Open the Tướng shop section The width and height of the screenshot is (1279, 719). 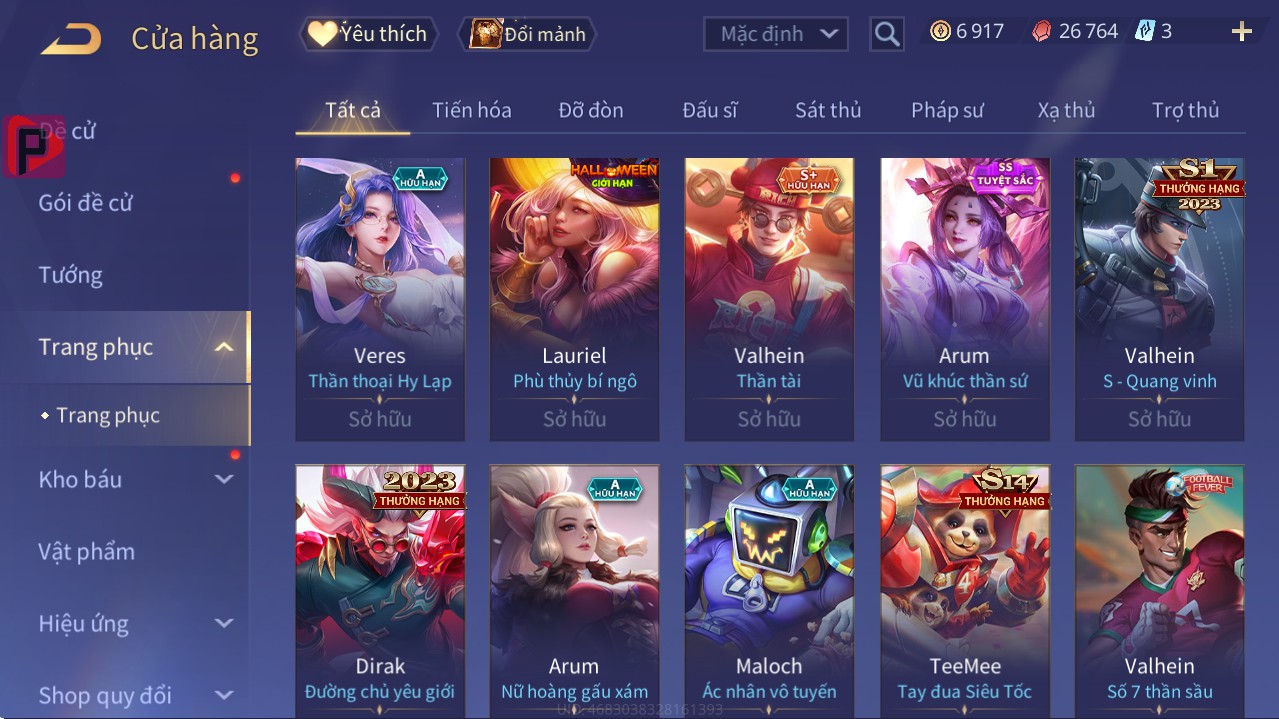point(71,275)
